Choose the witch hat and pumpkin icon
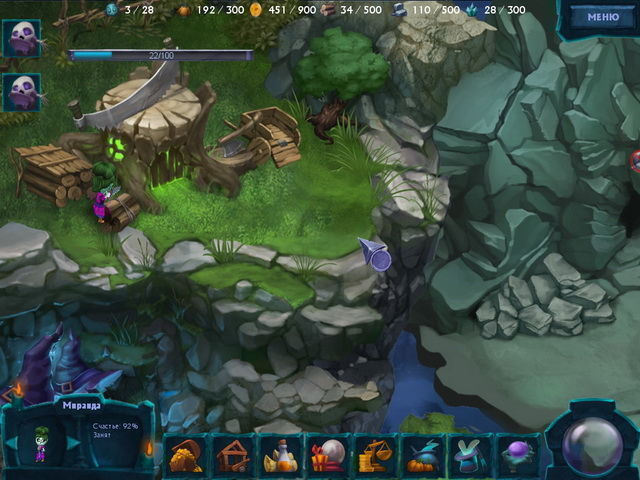This screenshot has height=480, width=640. click(x=422, y=457)
